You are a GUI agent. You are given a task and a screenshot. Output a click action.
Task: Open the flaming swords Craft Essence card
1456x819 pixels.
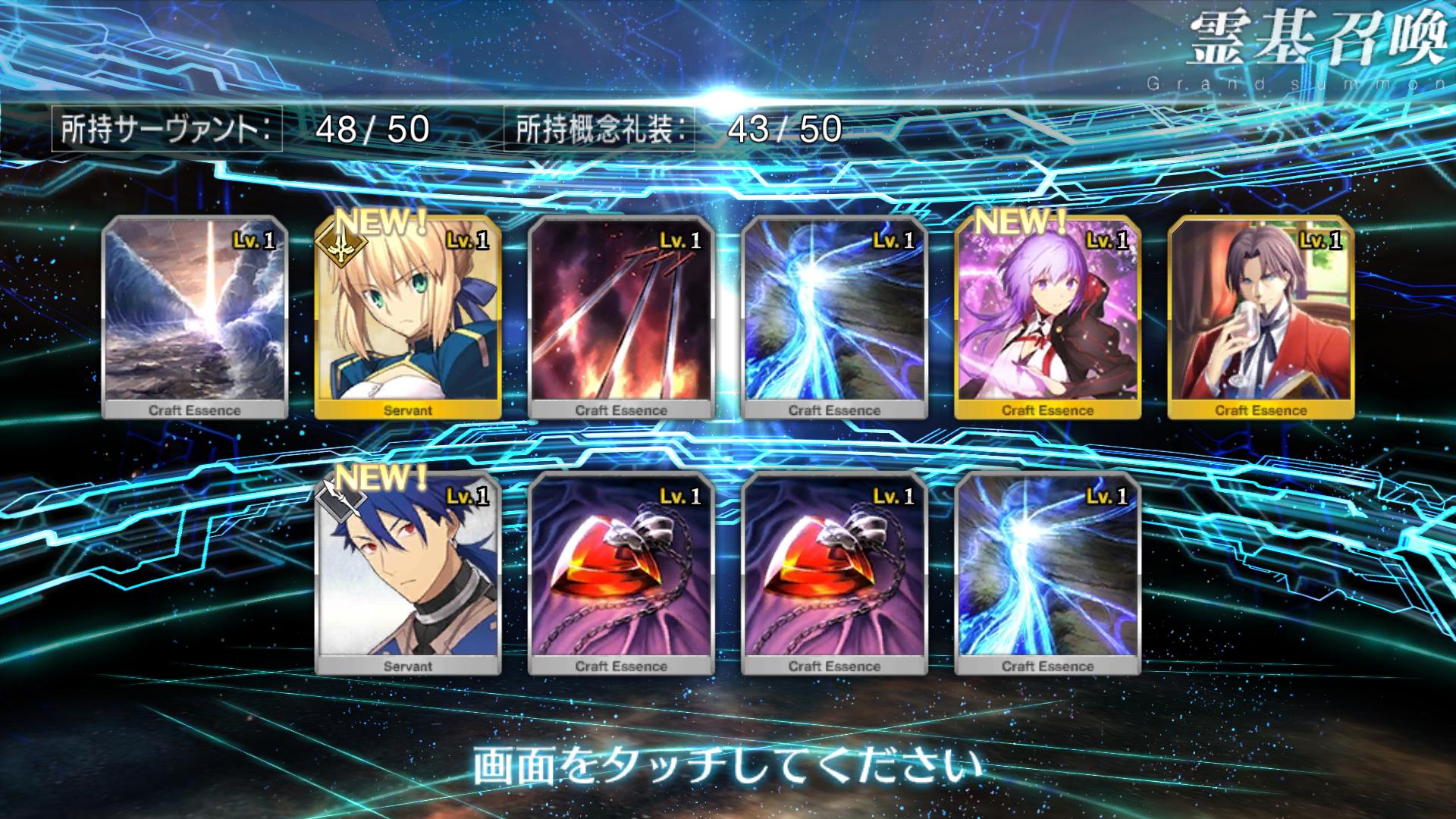coord(621,317)
